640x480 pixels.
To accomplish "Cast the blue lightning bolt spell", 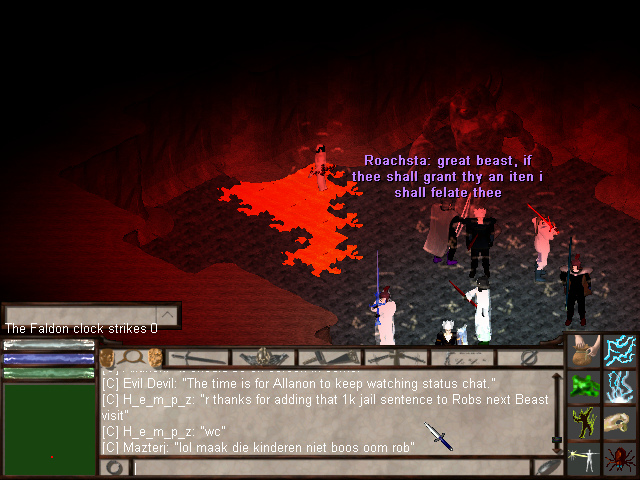I will pos(620,351).
